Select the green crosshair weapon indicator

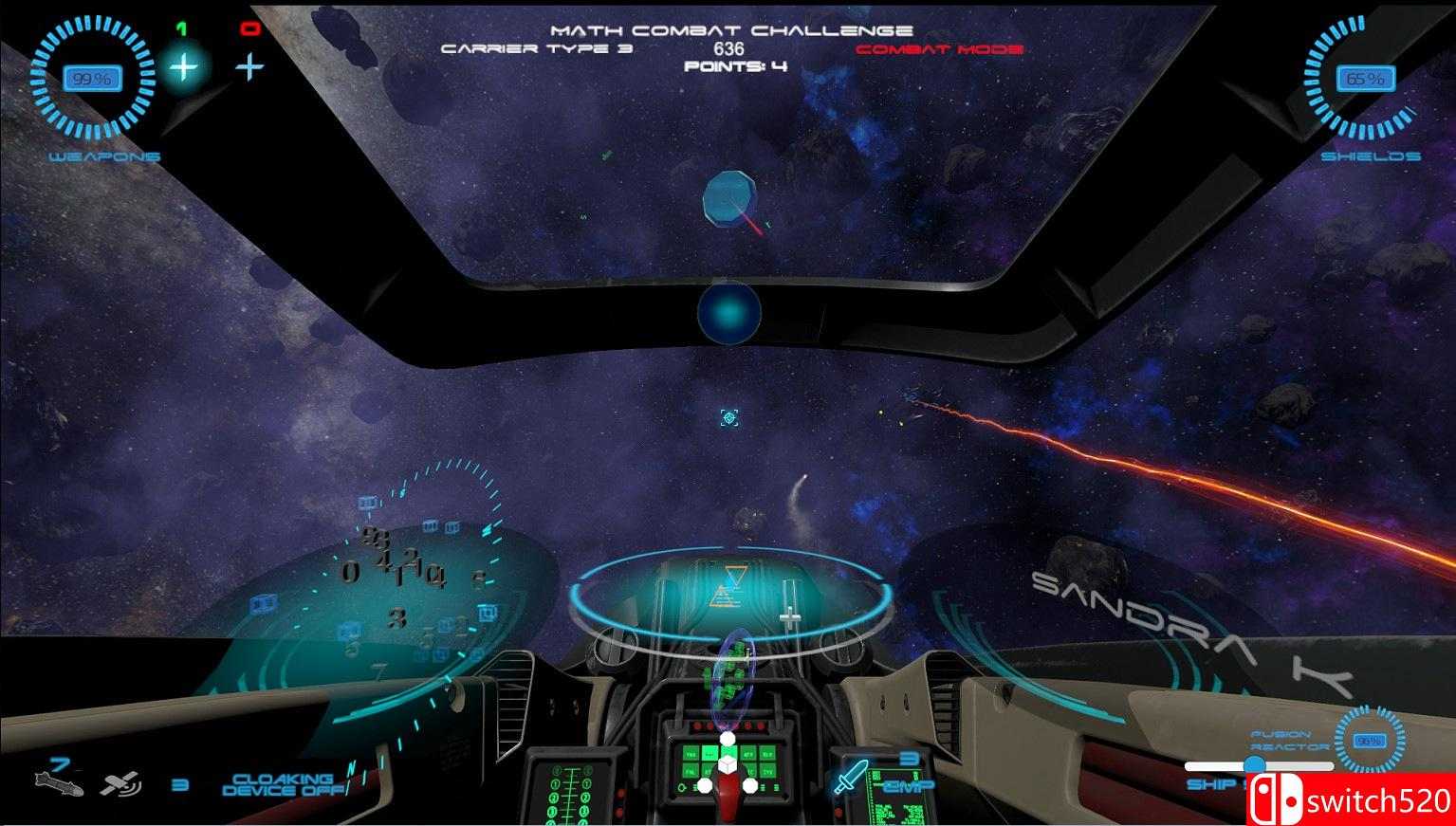click(182, 66)
